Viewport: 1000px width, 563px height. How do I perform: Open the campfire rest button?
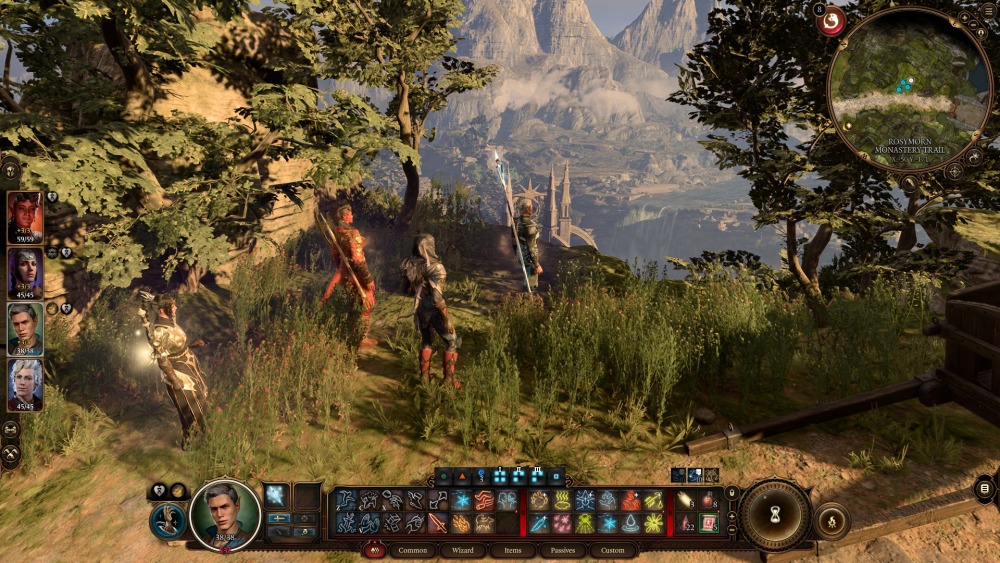point(831,520)
